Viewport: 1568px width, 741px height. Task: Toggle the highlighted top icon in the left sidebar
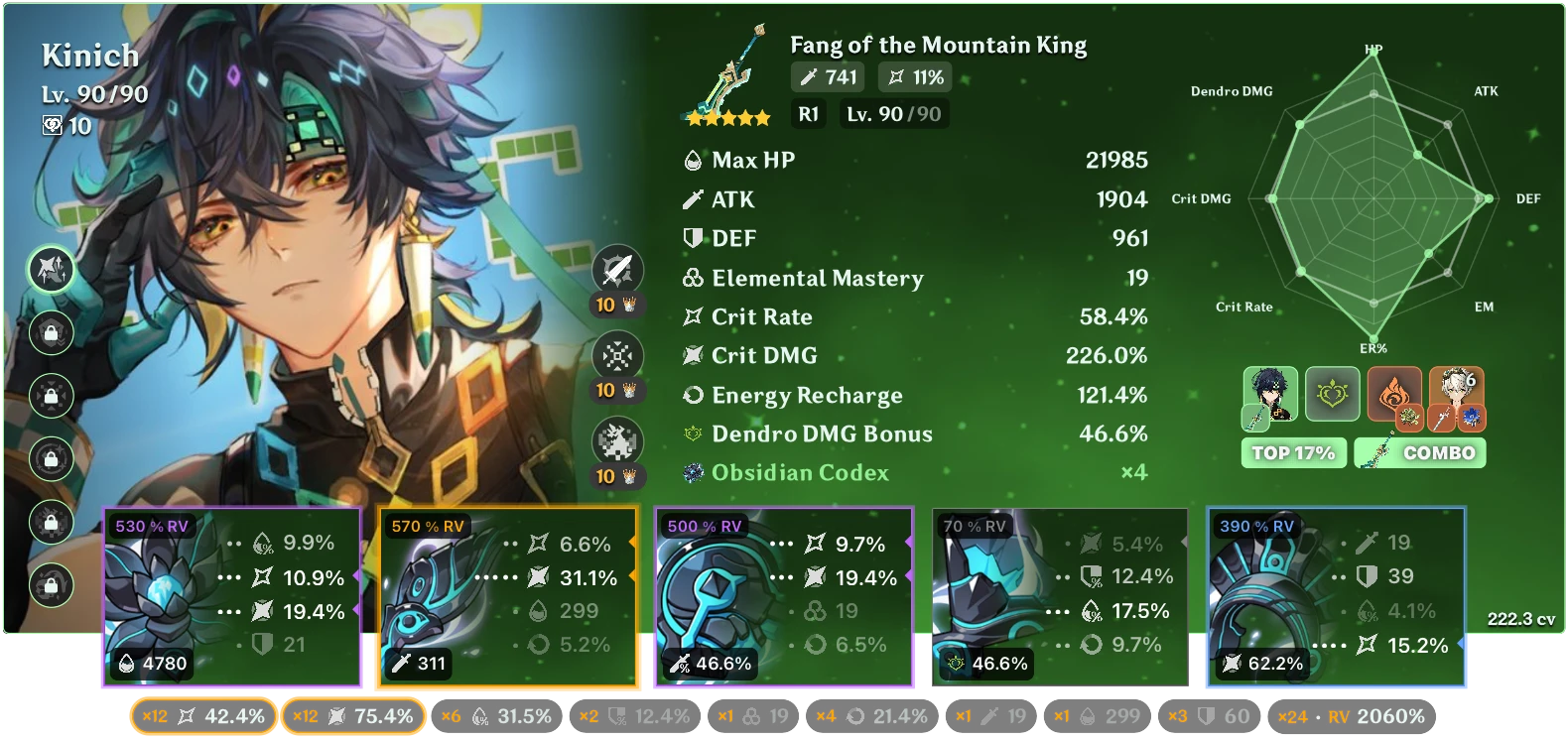[x=51, y=269]
